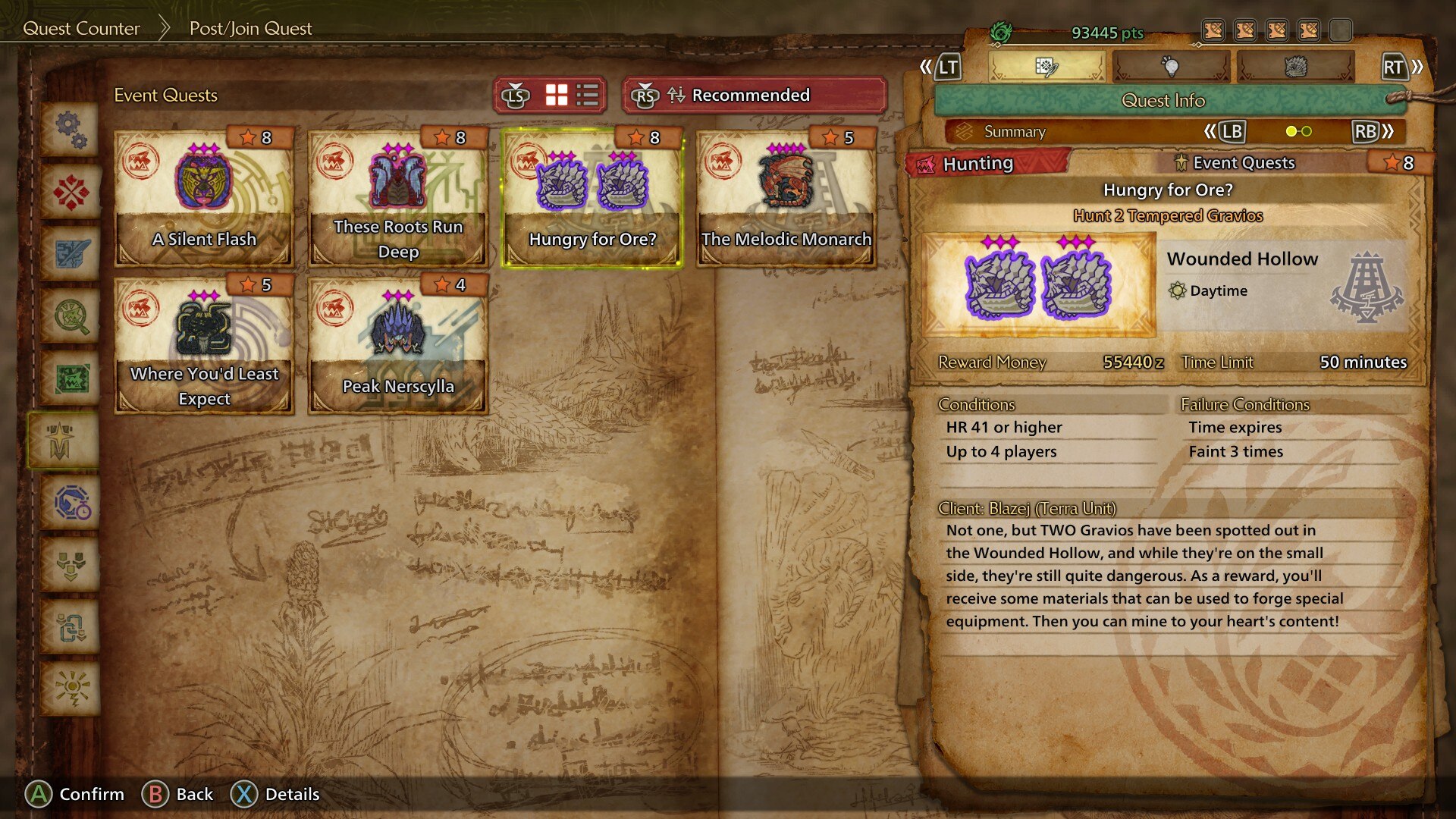Select the red diamond emblem category

(x=71, y=191)
